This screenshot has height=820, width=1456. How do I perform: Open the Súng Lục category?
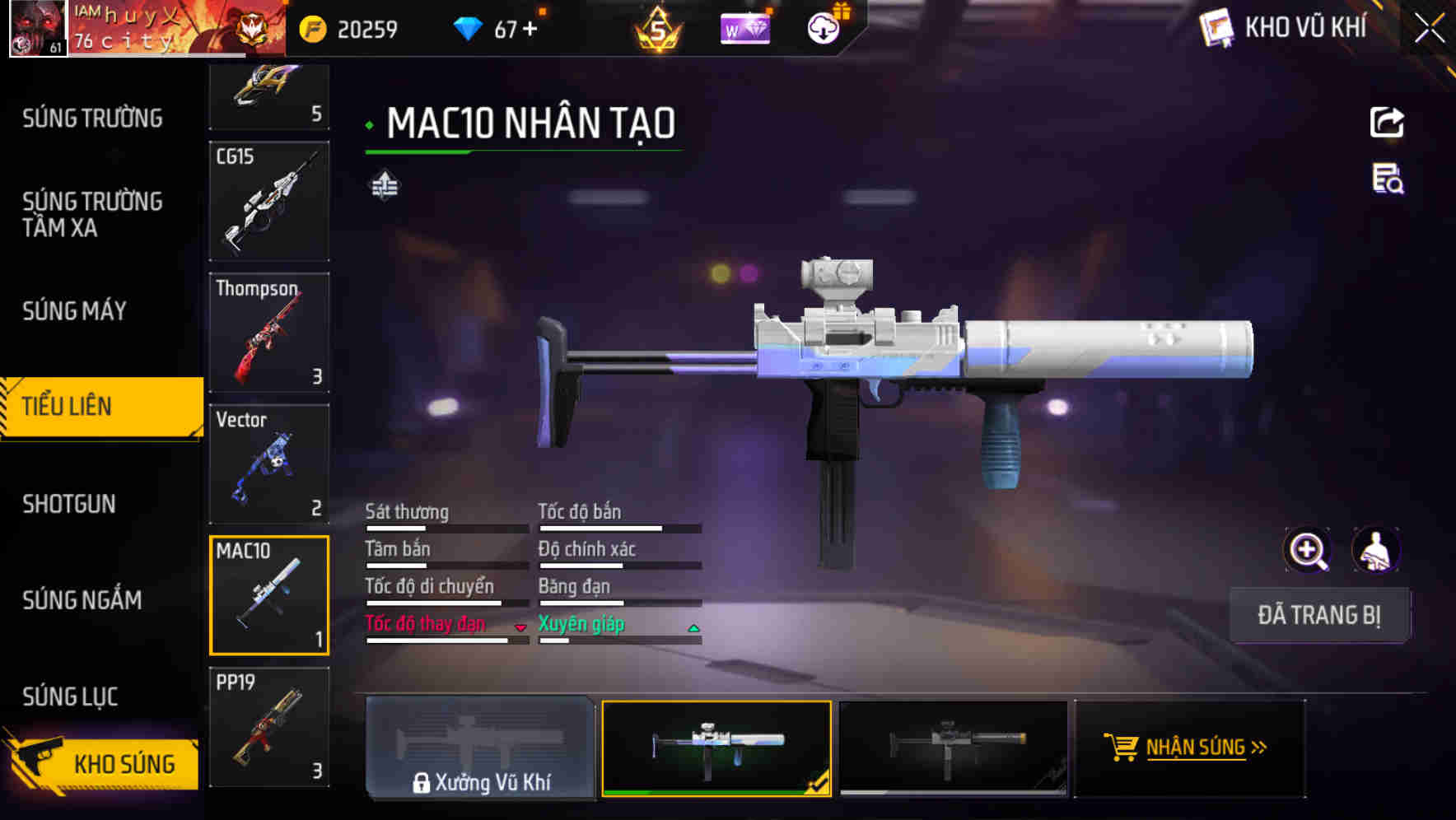pyautogui.click(x=70, y=697)
